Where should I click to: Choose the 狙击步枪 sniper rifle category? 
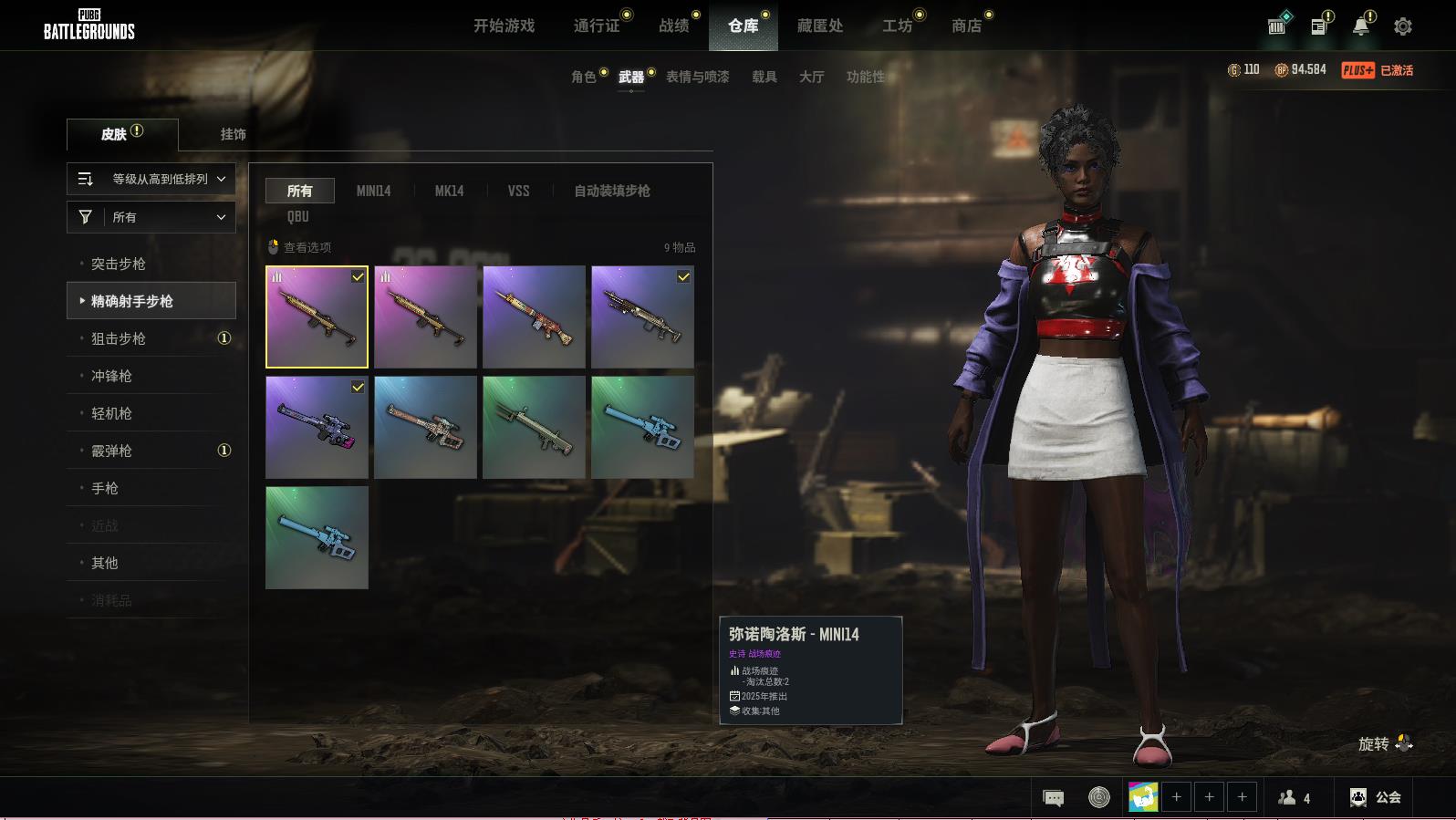[x=119, y=338]
